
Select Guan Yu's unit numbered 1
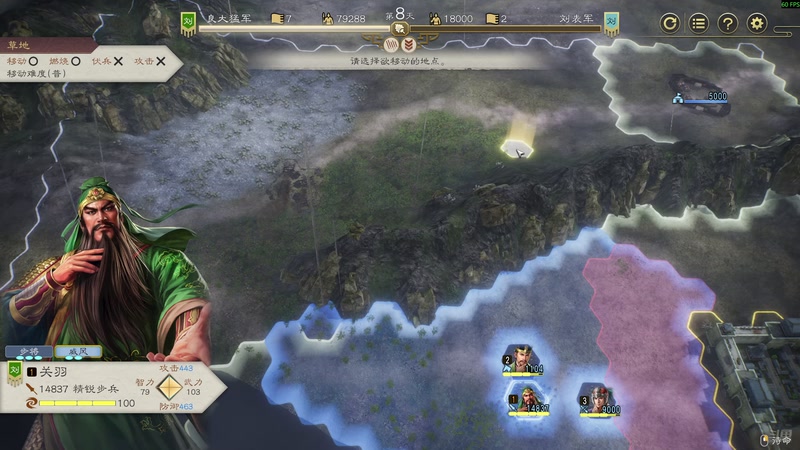[525, 399]
